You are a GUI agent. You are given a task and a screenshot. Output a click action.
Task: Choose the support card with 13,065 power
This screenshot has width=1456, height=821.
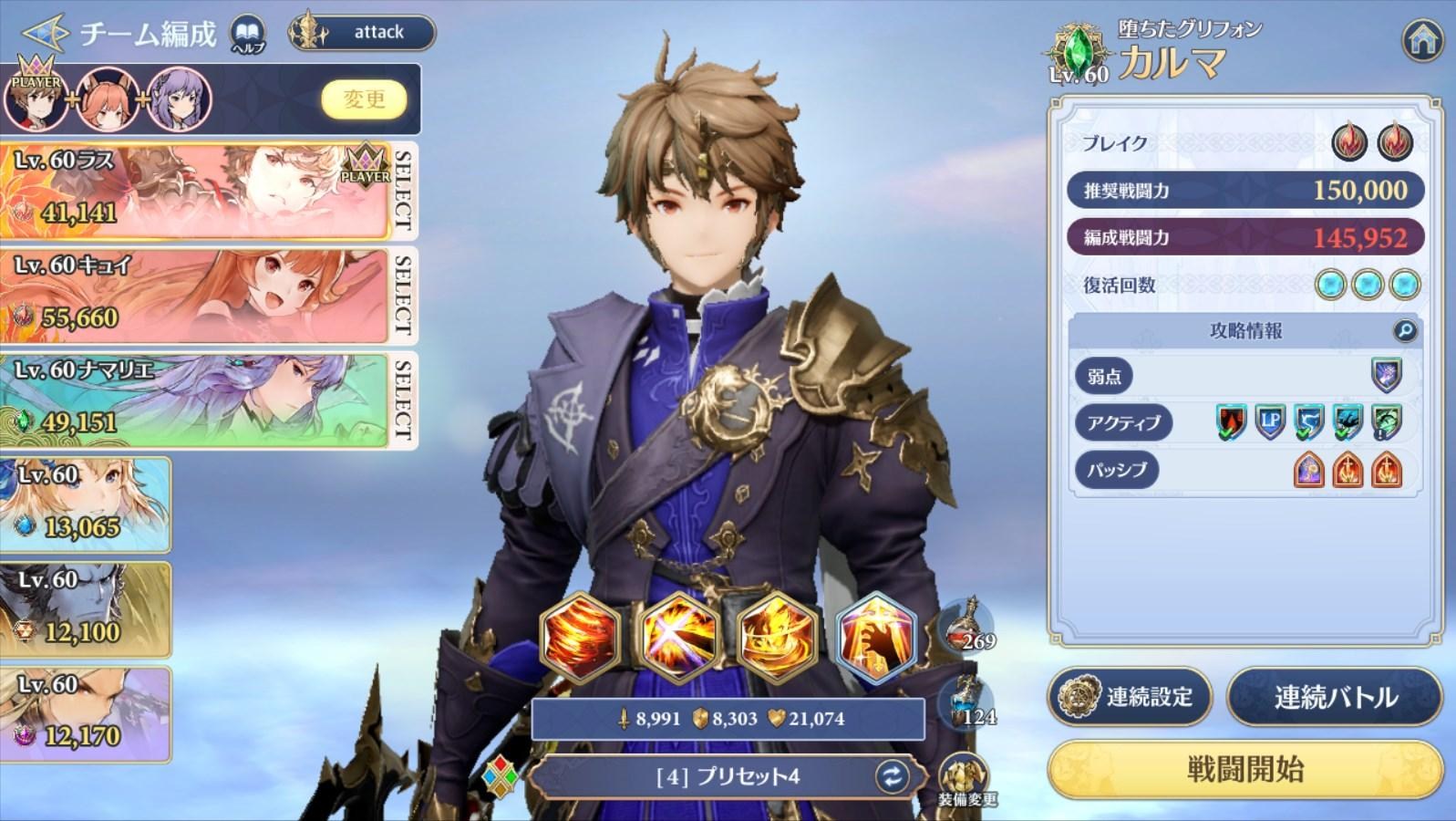(x=85, y=504)
